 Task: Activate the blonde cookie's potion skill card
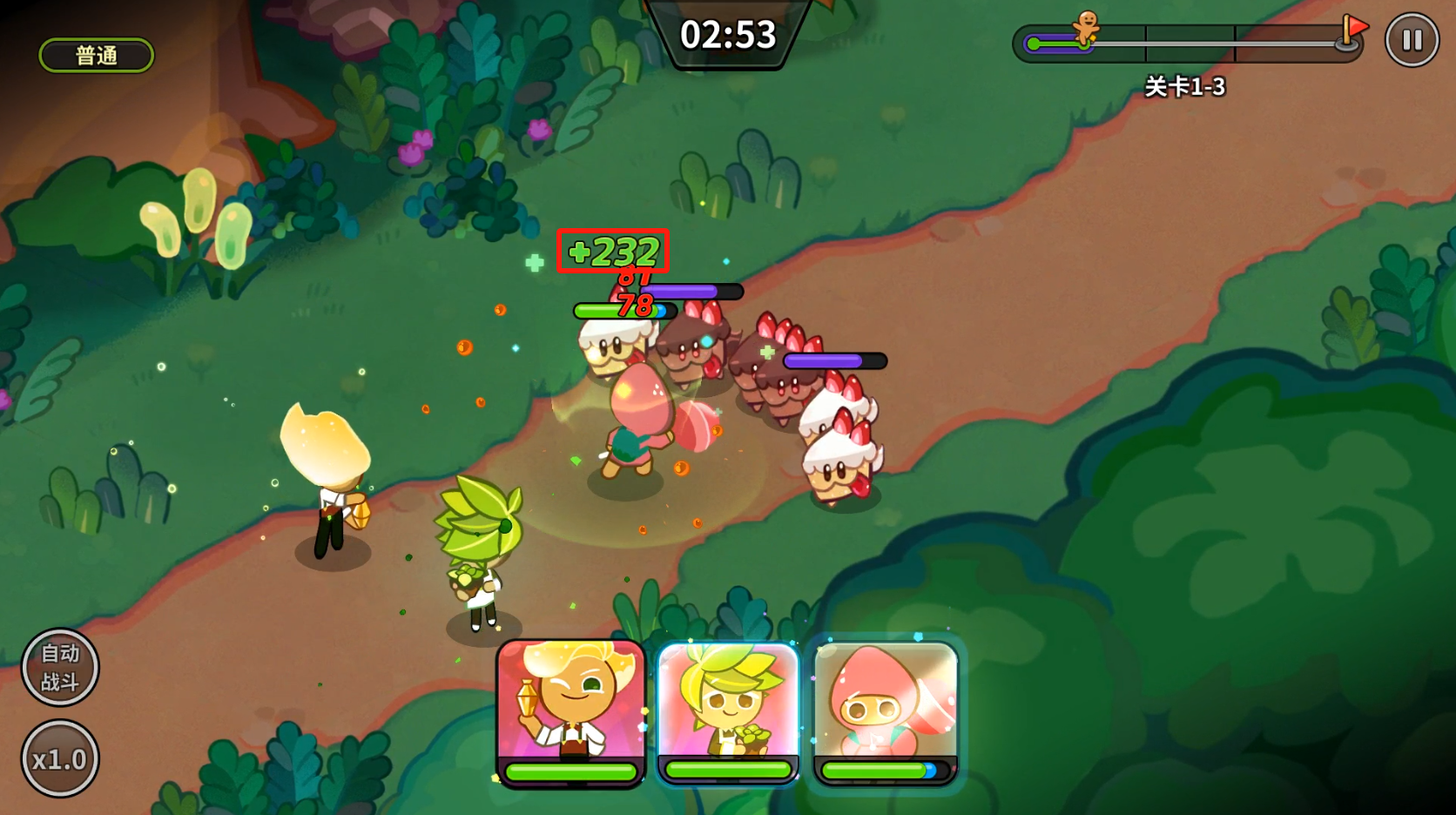570,710
